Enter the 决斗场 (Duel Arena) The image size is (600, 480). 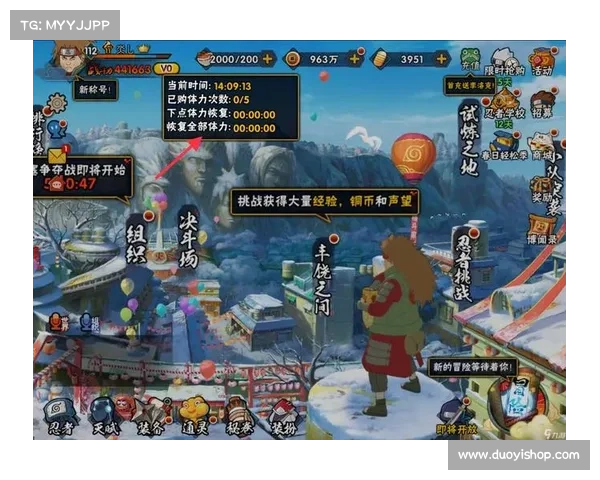pyautogui.click(x=189, y=237)
